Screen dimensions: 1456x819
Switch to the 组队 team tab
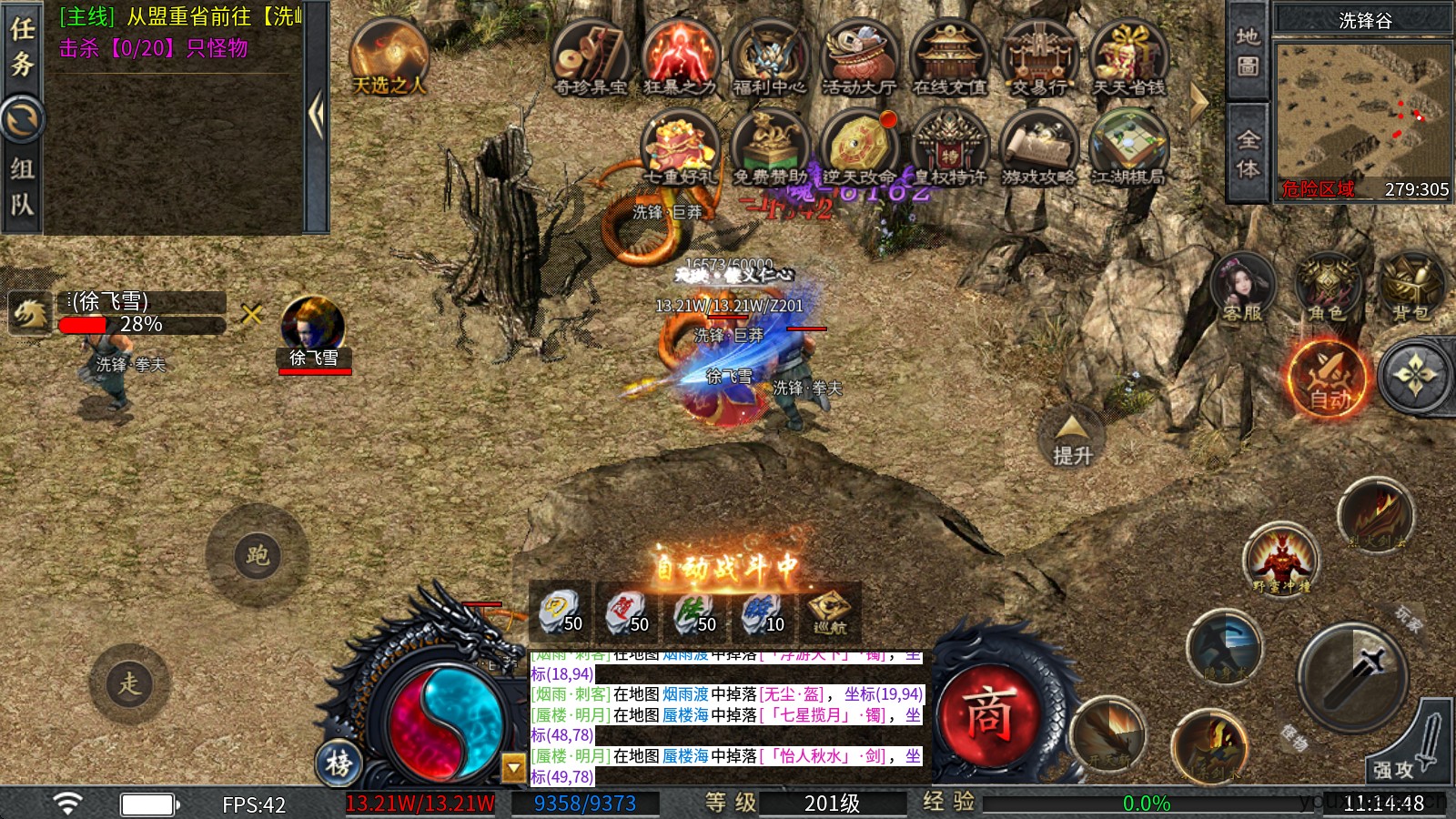point(22,187)
